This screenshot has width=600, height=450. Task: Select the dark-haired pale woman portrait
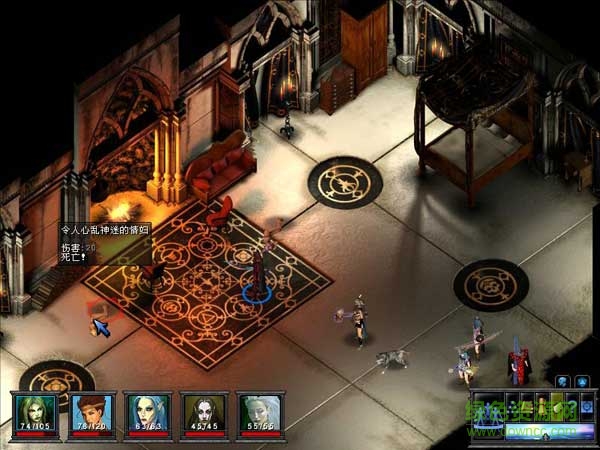pos(204,412)
